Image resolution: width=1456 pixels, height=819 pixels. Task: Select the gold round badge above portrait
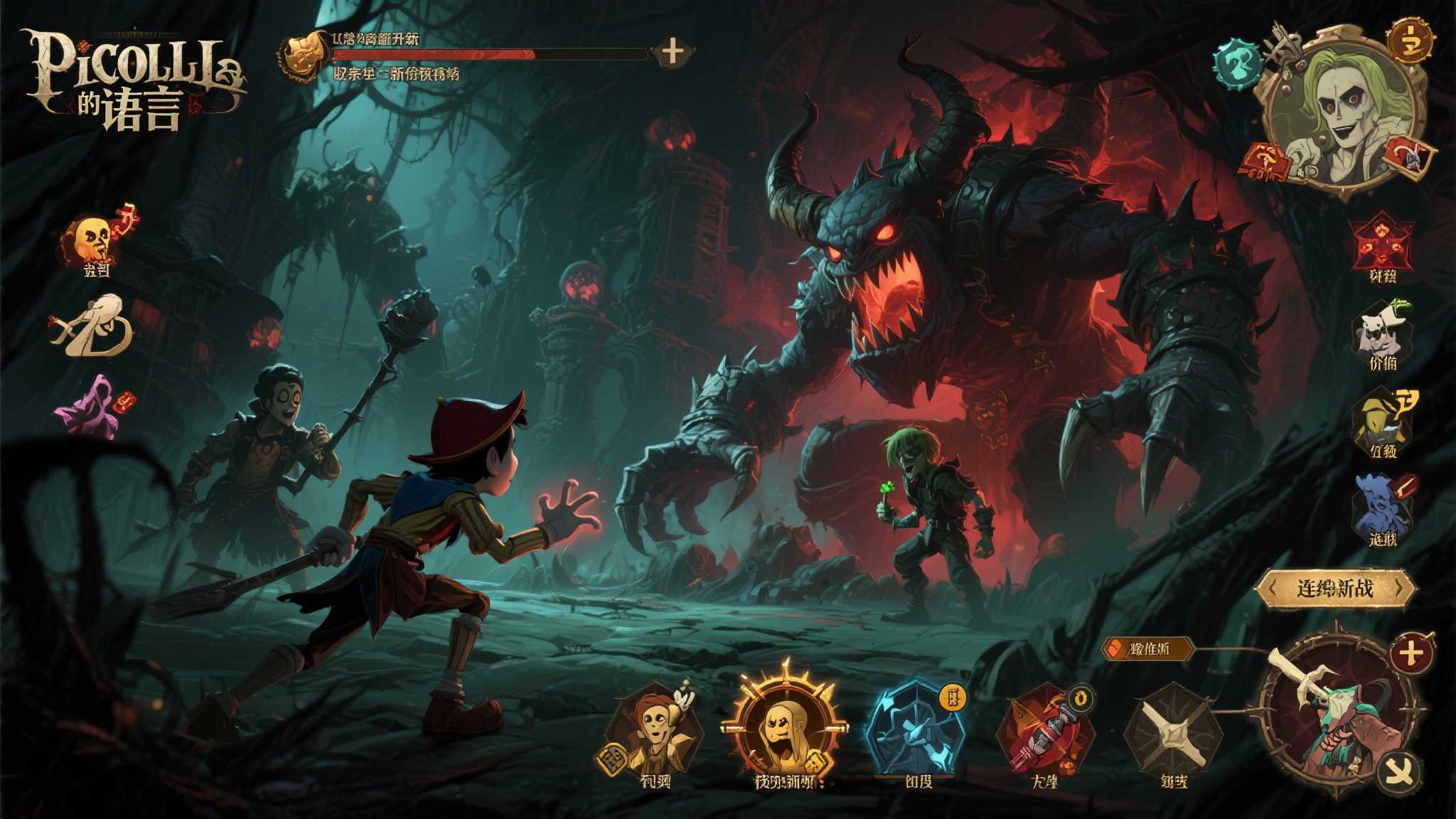(1409, 41)
